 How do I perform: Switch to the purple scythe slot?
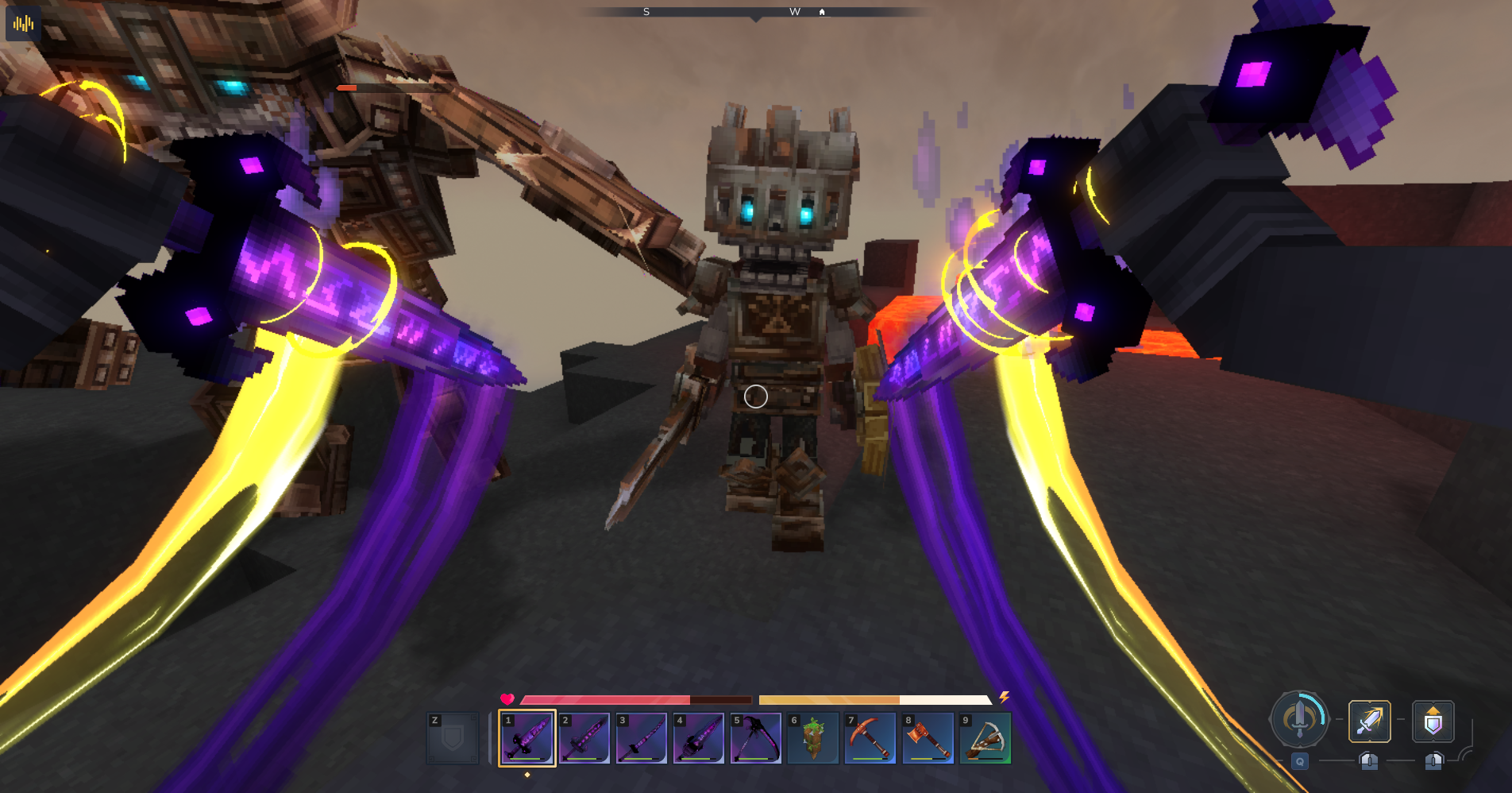(756, 738)
